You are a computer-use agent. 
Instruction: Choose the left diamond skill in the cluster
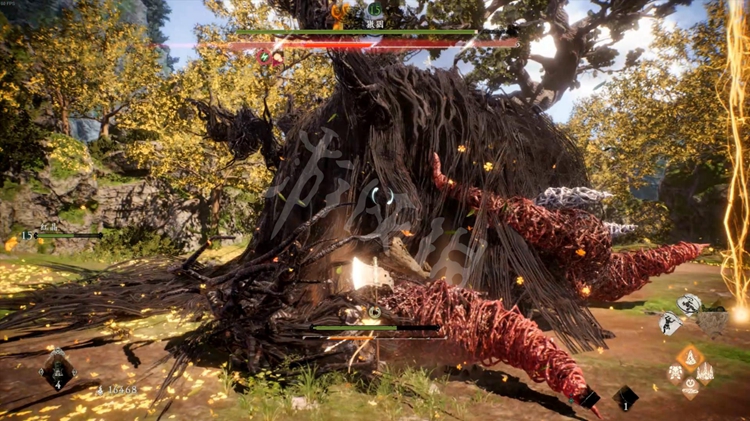pyautogui.click(x=676, y=372)
